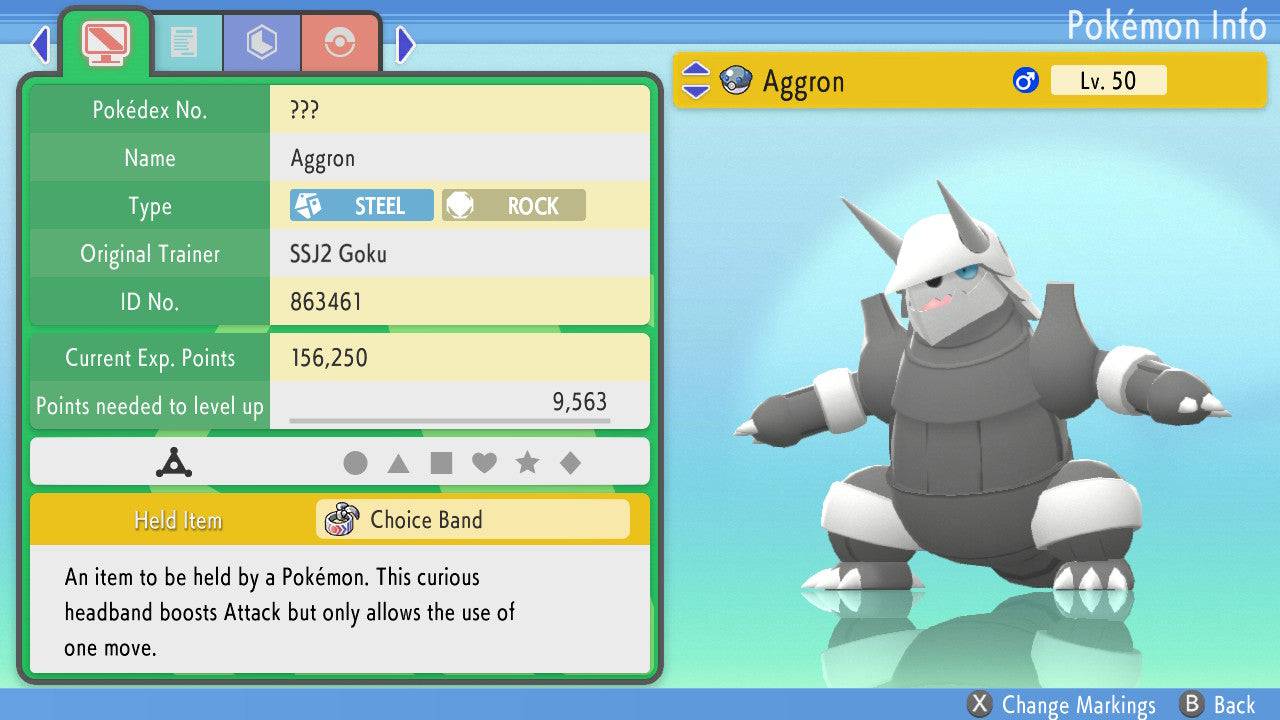Screen dimensions: 1280x720
Task: Switch to the trainer memo notes tab
Action: [x=184, y=42]
